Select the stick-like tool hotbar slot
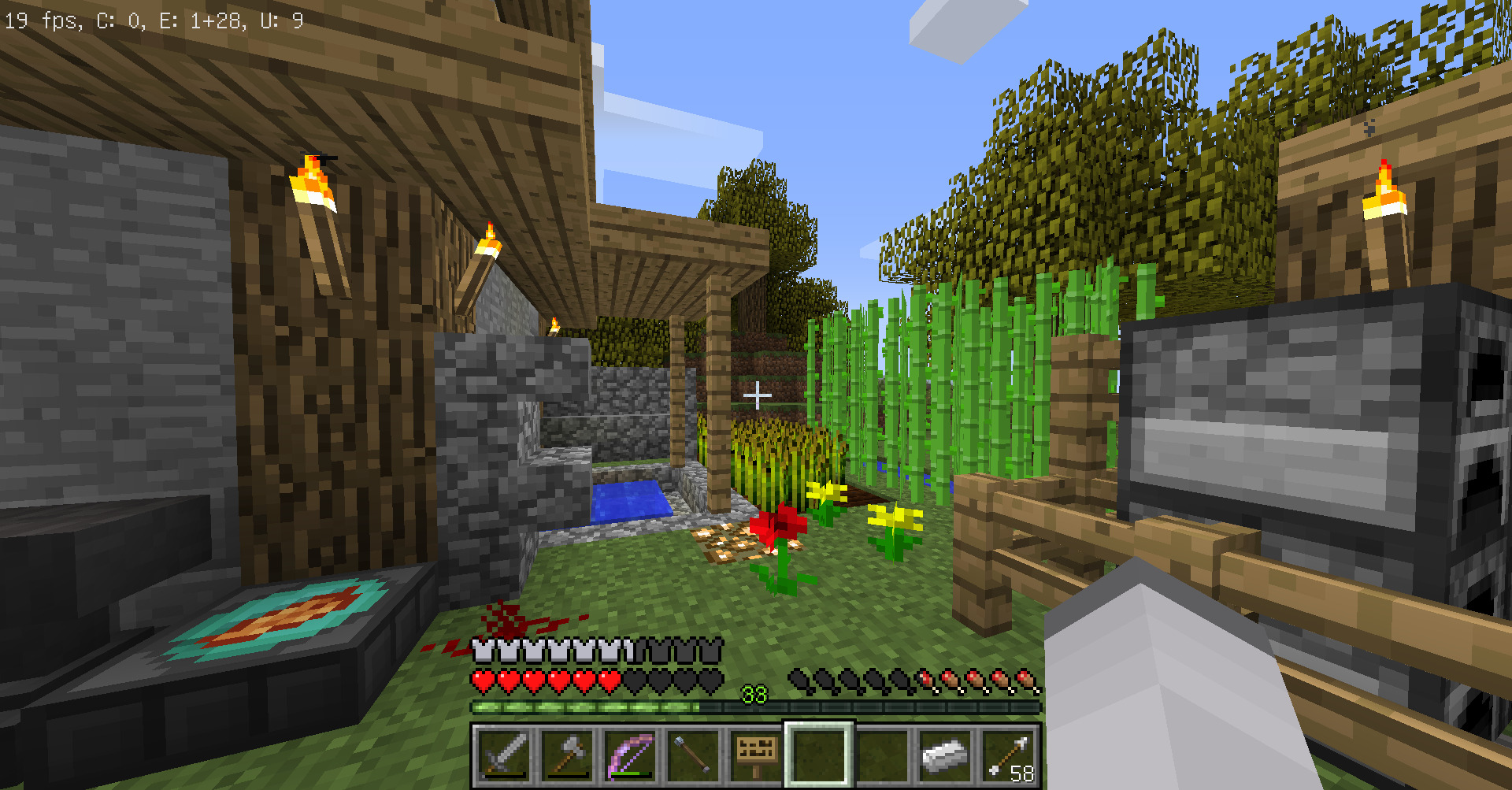 point(693,755)
